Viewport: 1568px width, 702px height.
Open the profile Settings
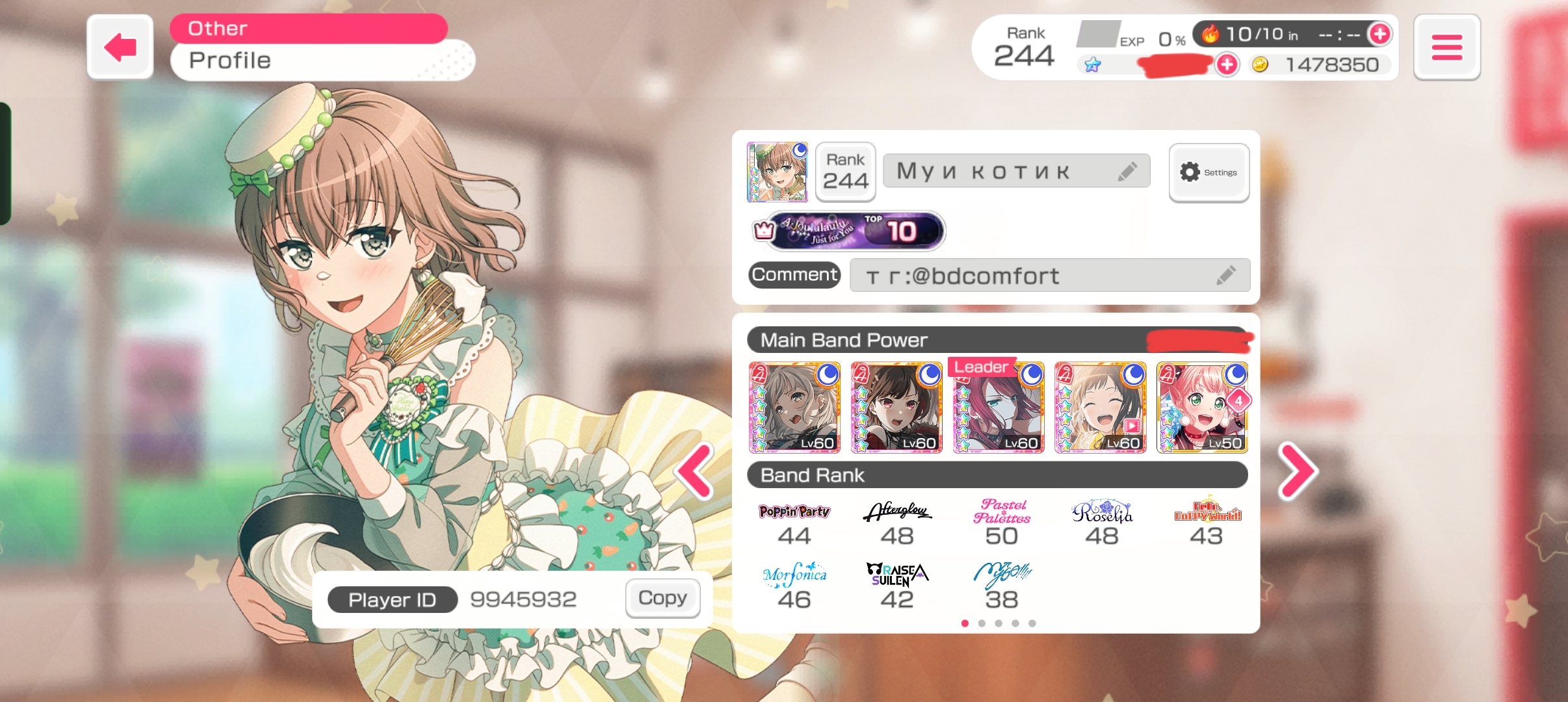(x=1209, y=172)
